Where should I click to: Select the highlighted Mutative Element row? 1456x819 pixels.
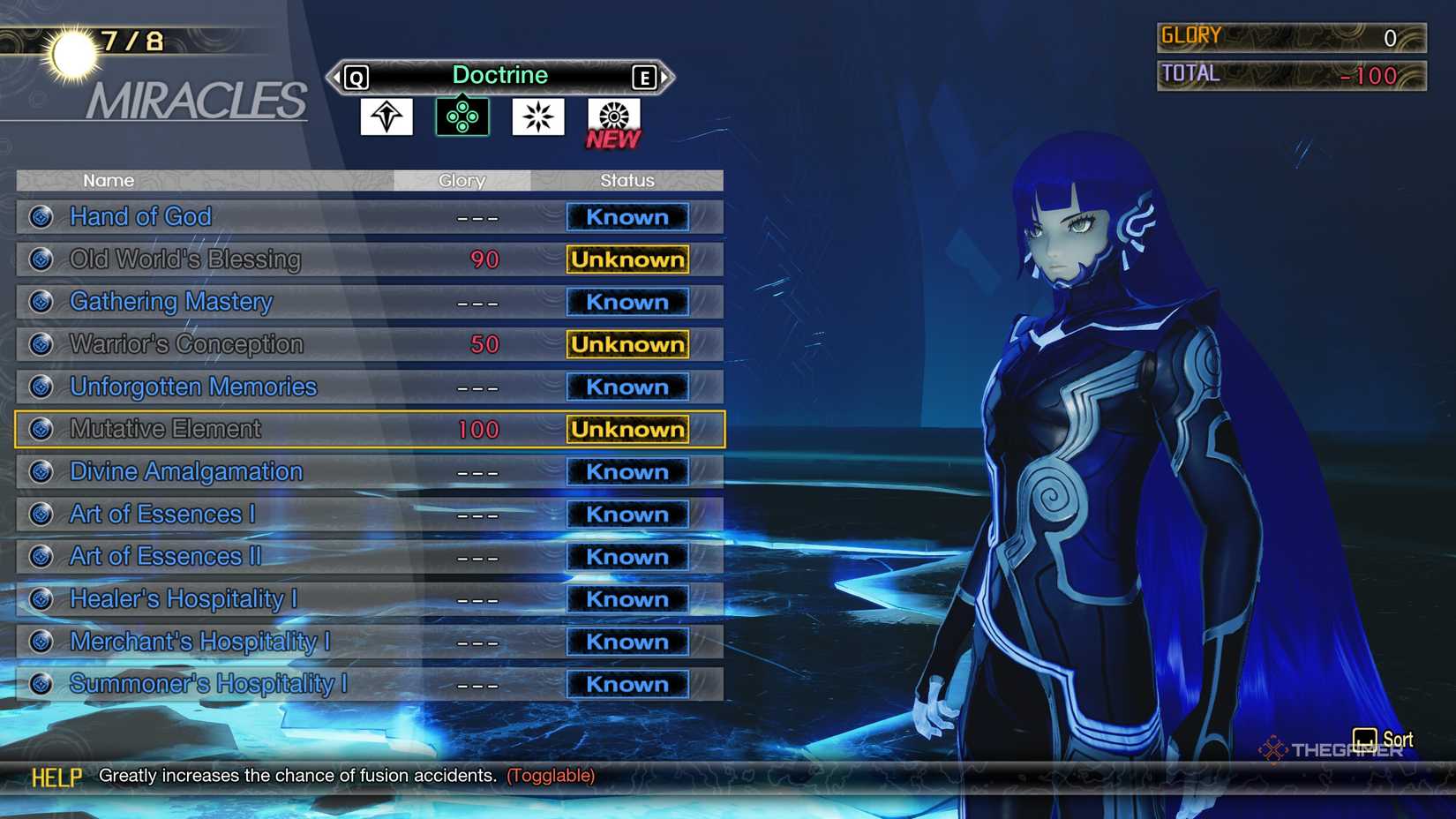pyautogui.click(x=265, y=429)
